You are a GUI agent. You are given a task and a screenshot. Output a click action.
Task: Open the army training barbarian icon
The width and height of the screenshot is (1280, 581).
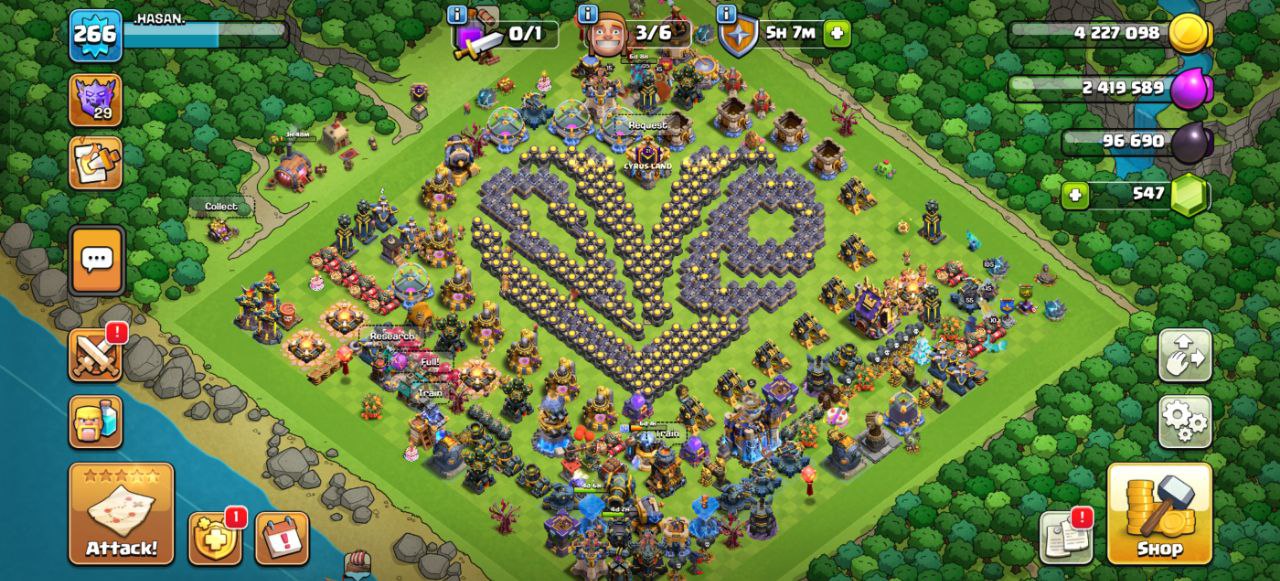pyautogui.click(x=96, y=421)
